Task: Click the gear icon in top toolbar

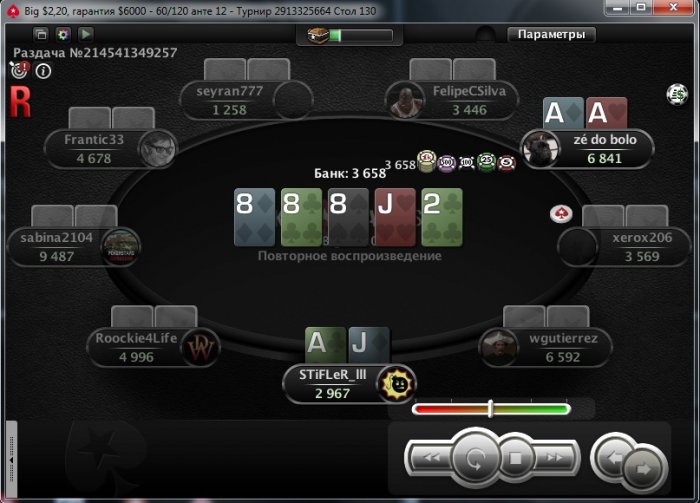Action: 64,34
